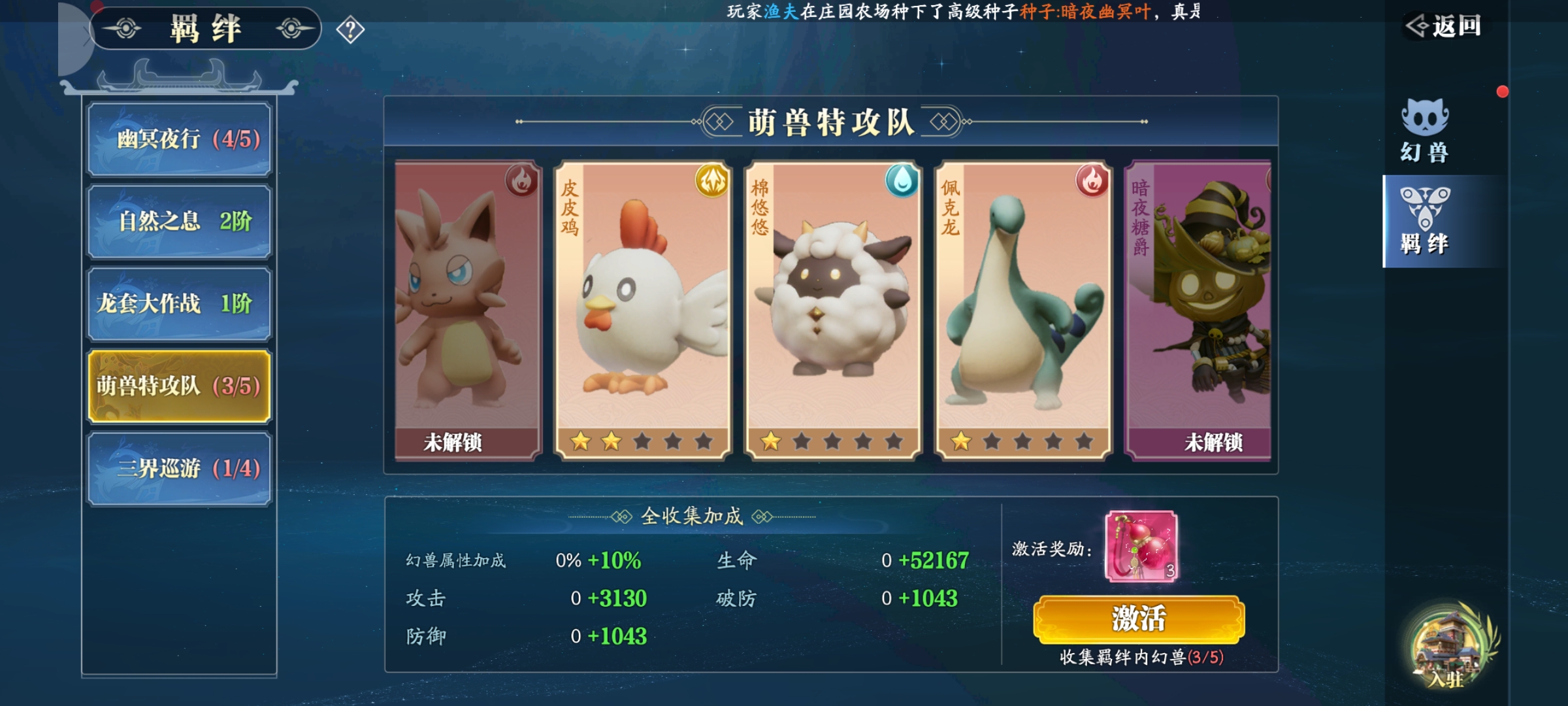Select the locked 暗夜糖爵 pumpkin card
This screenshot has height=706, width=1568.
1198,311
